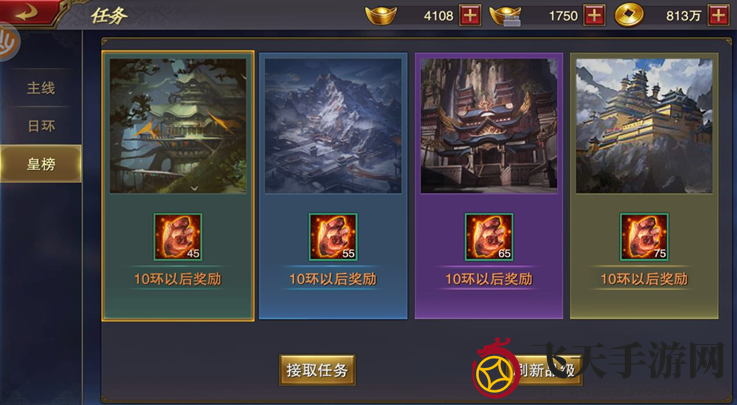This screenshot has height=405, width=737.
Task: Accept the quest with 接取任务
Action: coord(317,370)
